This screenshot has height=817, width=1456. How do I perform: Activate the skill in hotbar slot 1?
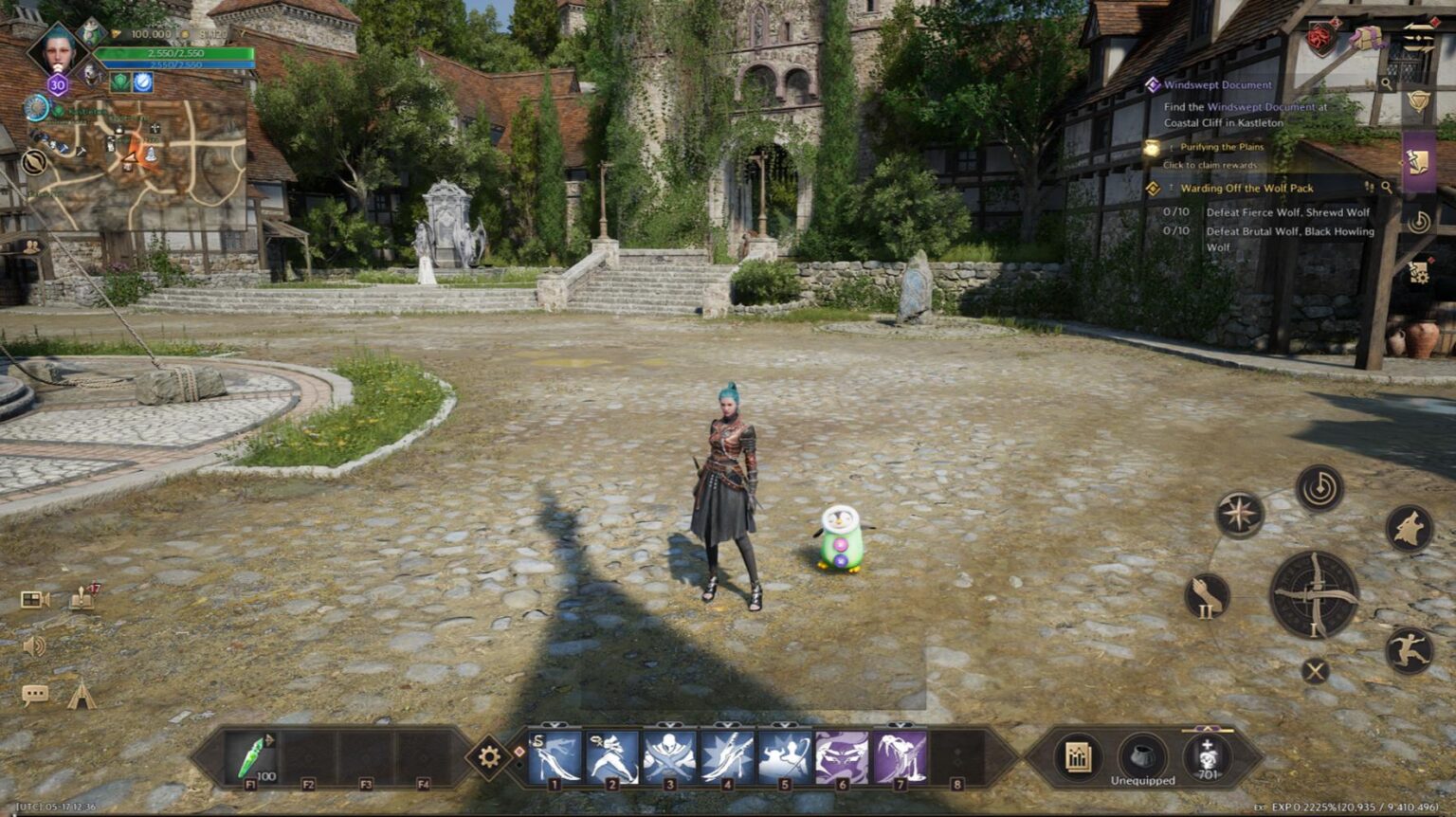click(555, 756)
